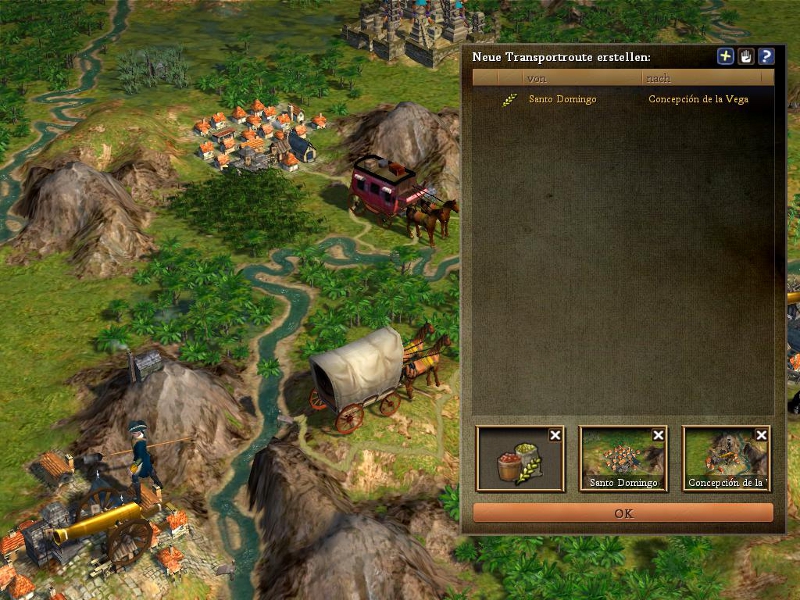Click the 'nach' column header
800x600 pixels.
pos(707,78)
